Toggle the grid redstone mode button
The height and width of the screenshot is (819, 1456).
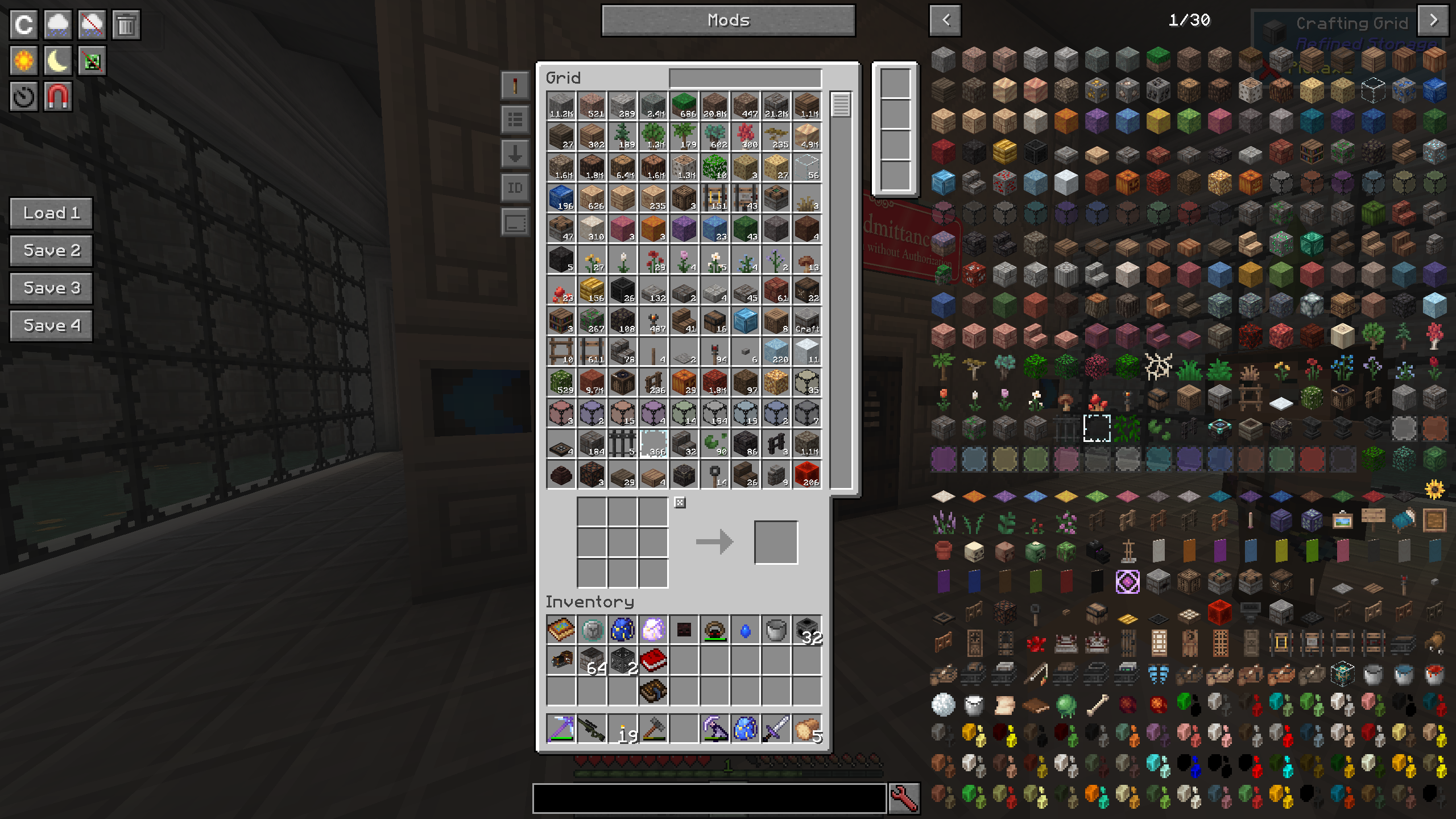point(515,86)
